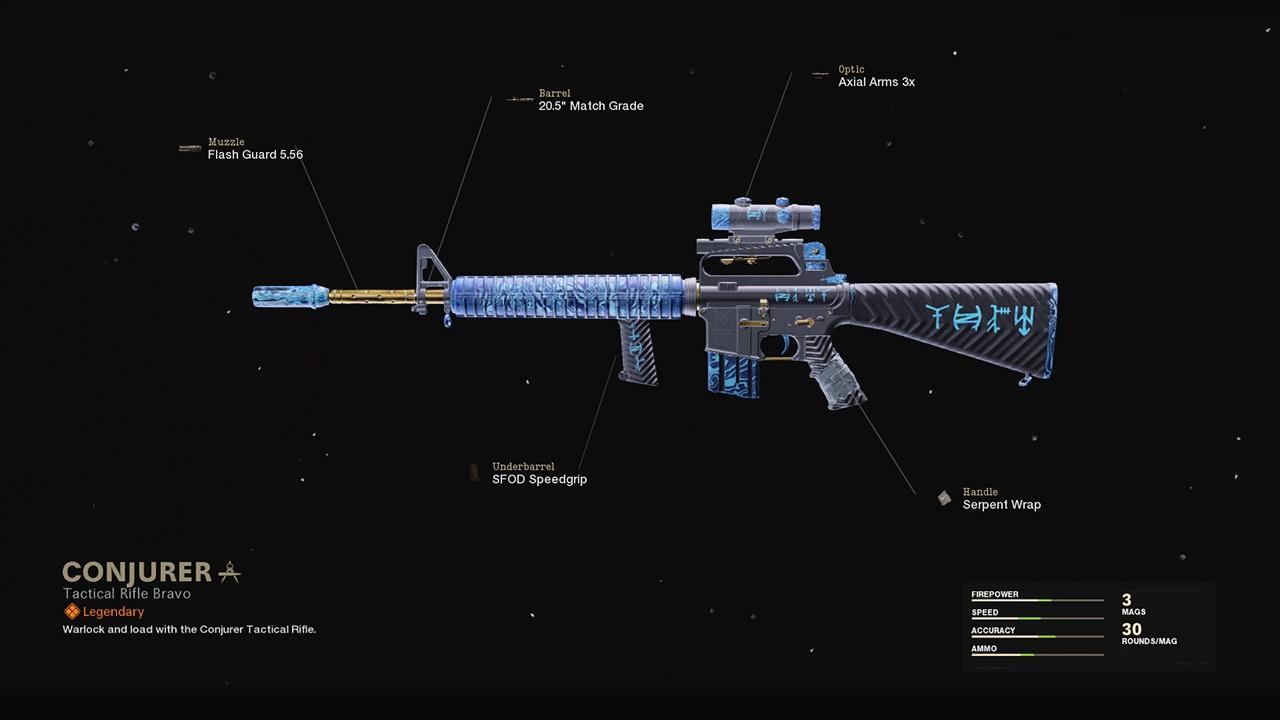Select the Muzzle Flash Guard 5.56 attachment
1280x720 pixels.
254,154
